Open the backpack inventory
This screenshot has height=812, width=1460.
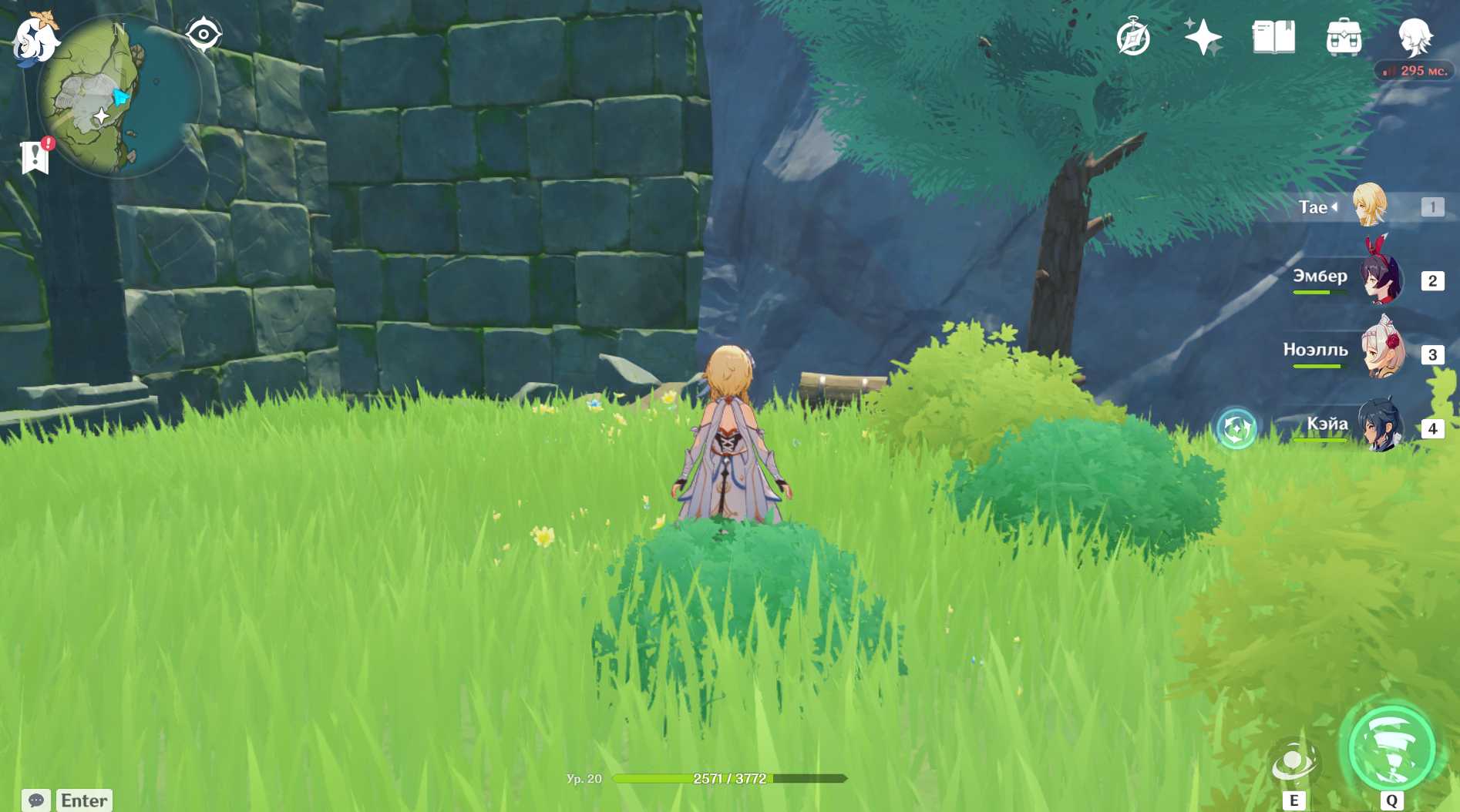pos(1344,37)
